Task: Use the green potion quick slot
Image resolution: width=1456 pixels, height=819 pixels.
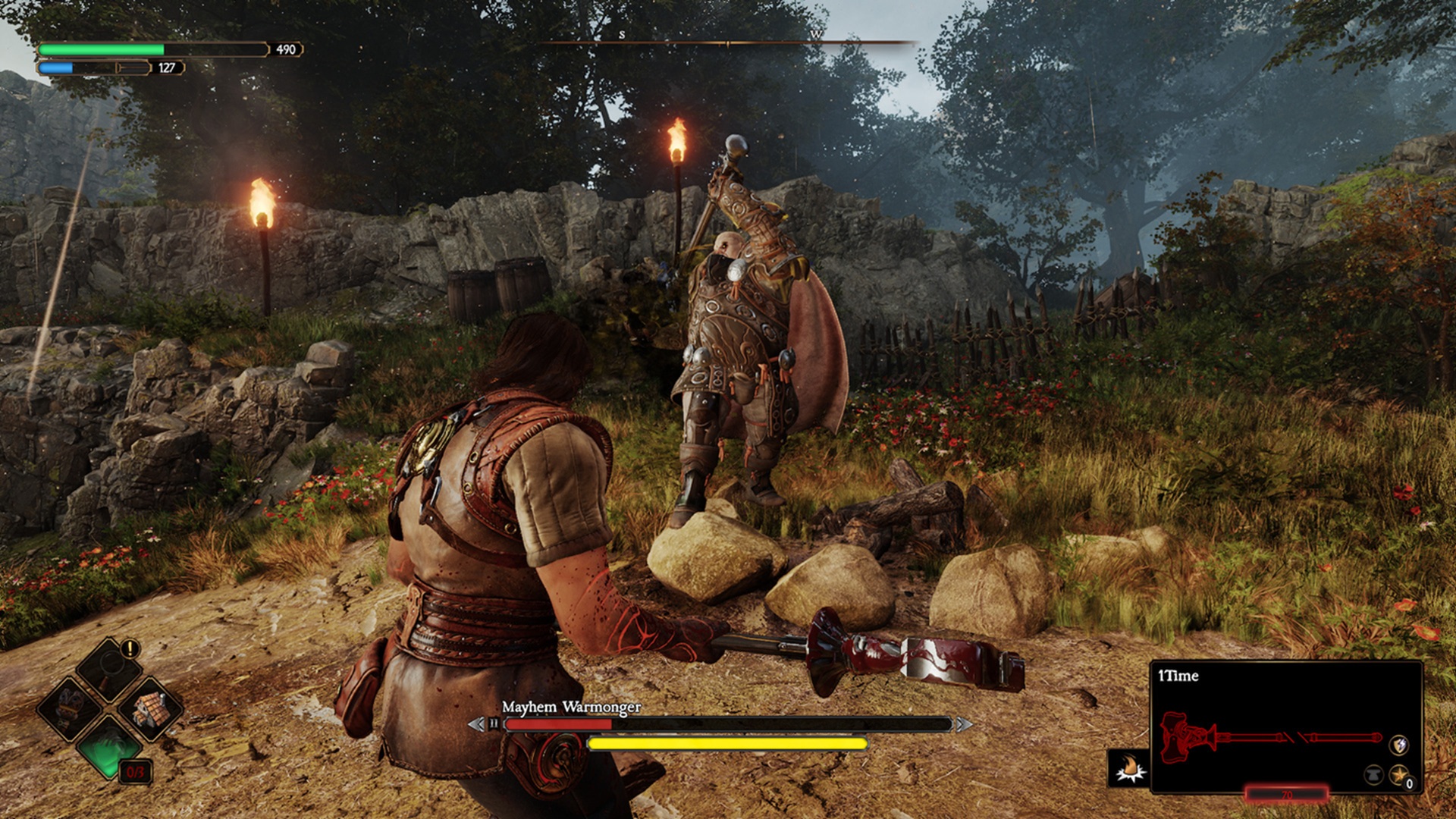Action: pos(108,748)
